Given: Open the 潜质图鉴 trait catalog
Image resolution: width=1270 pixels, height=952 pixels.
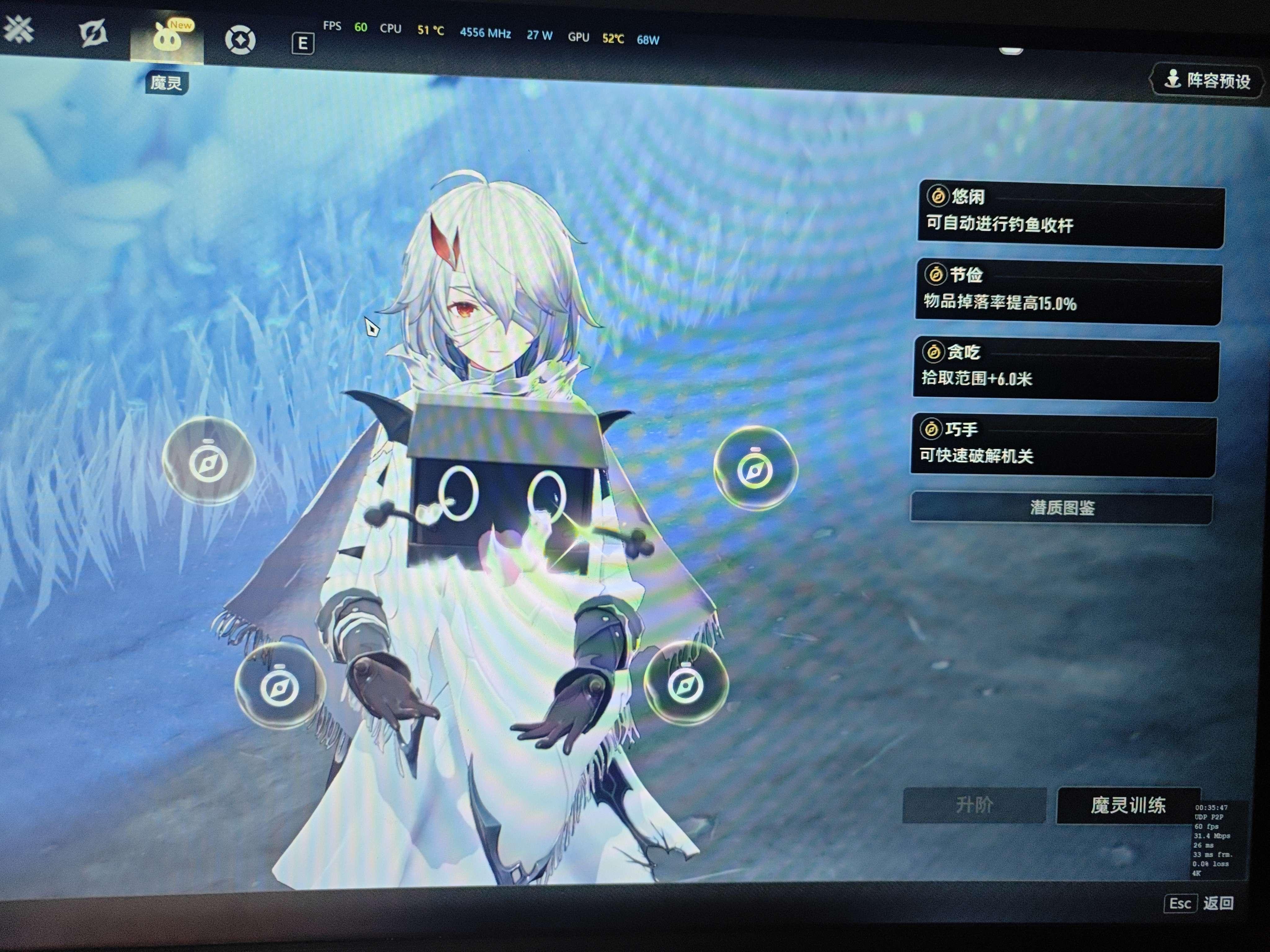Looking at the screenshot, I should click(x=1062, y=508).
